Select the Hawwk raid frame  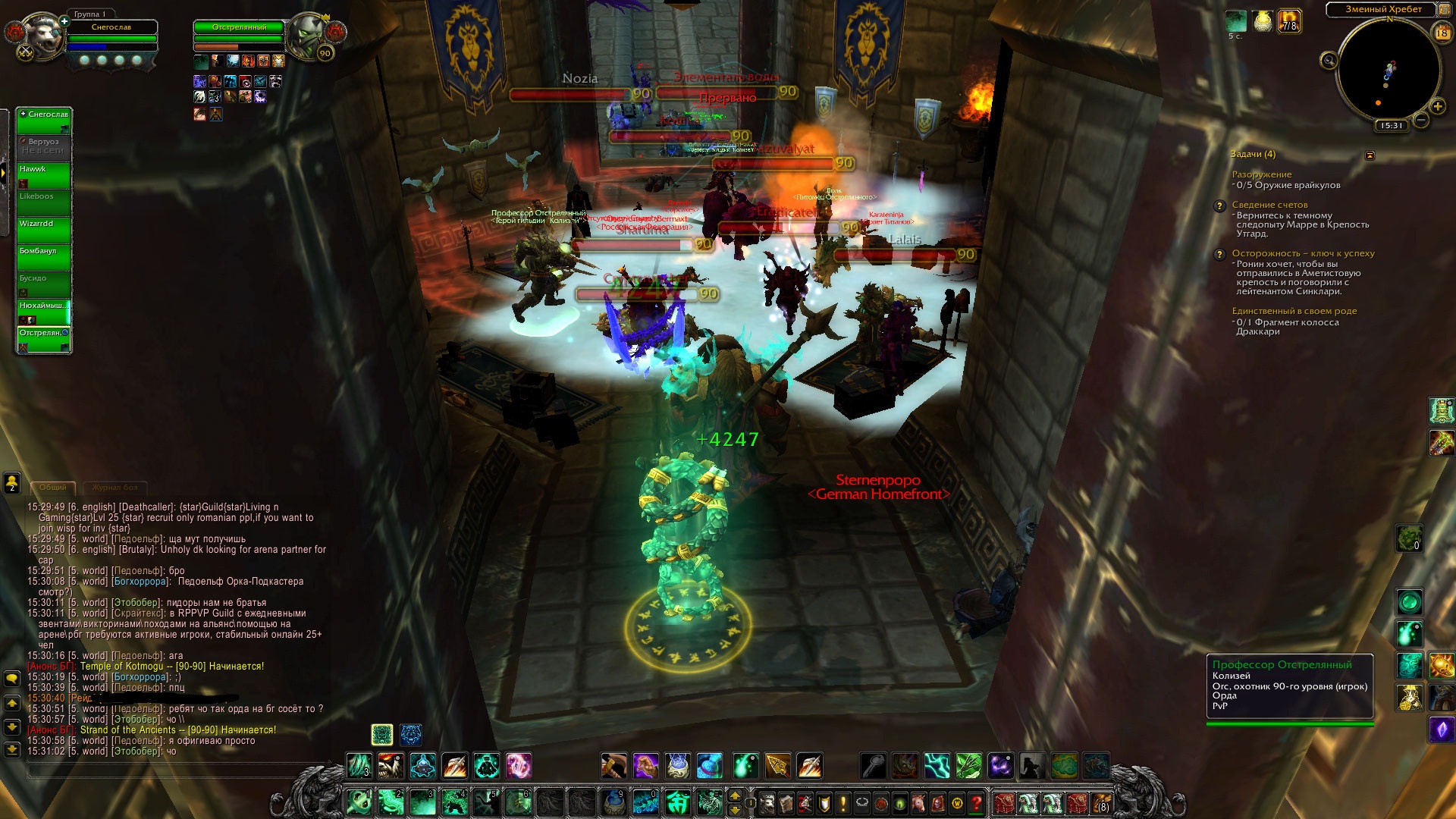[x=44, y=175]
